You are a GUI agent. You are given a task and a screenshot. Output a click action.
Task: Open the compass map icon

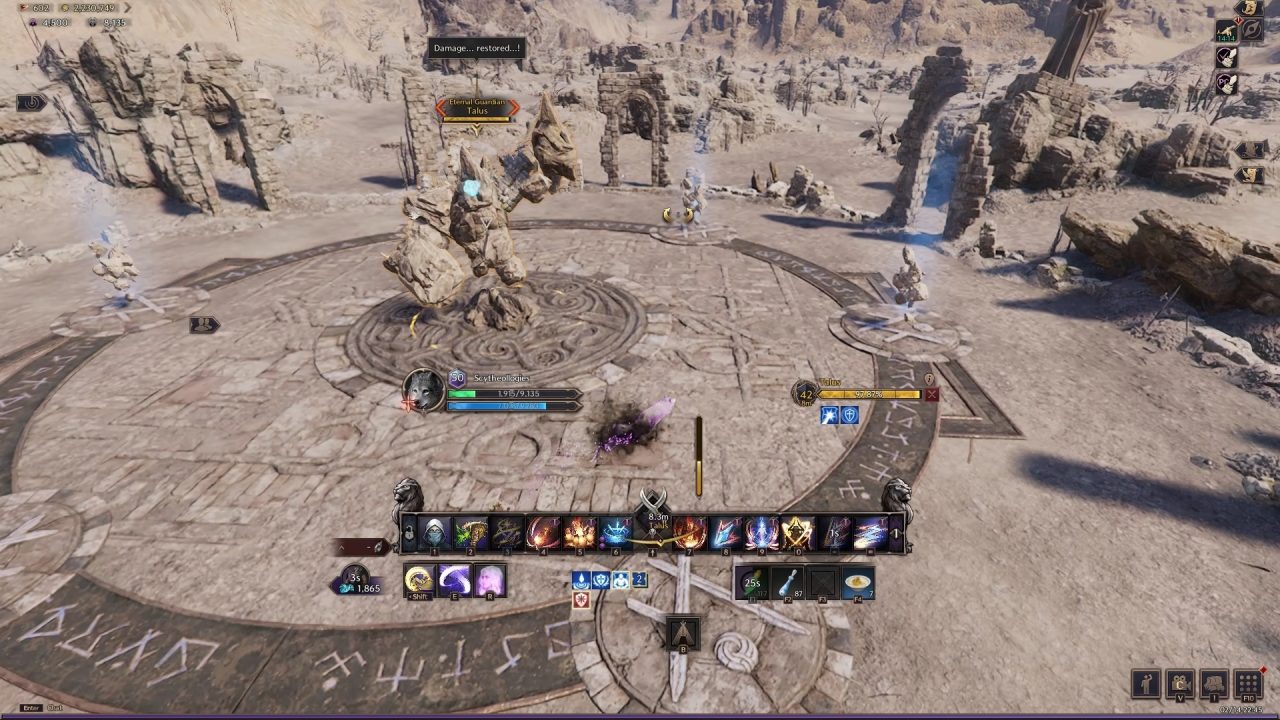(x=1251, y=31)
